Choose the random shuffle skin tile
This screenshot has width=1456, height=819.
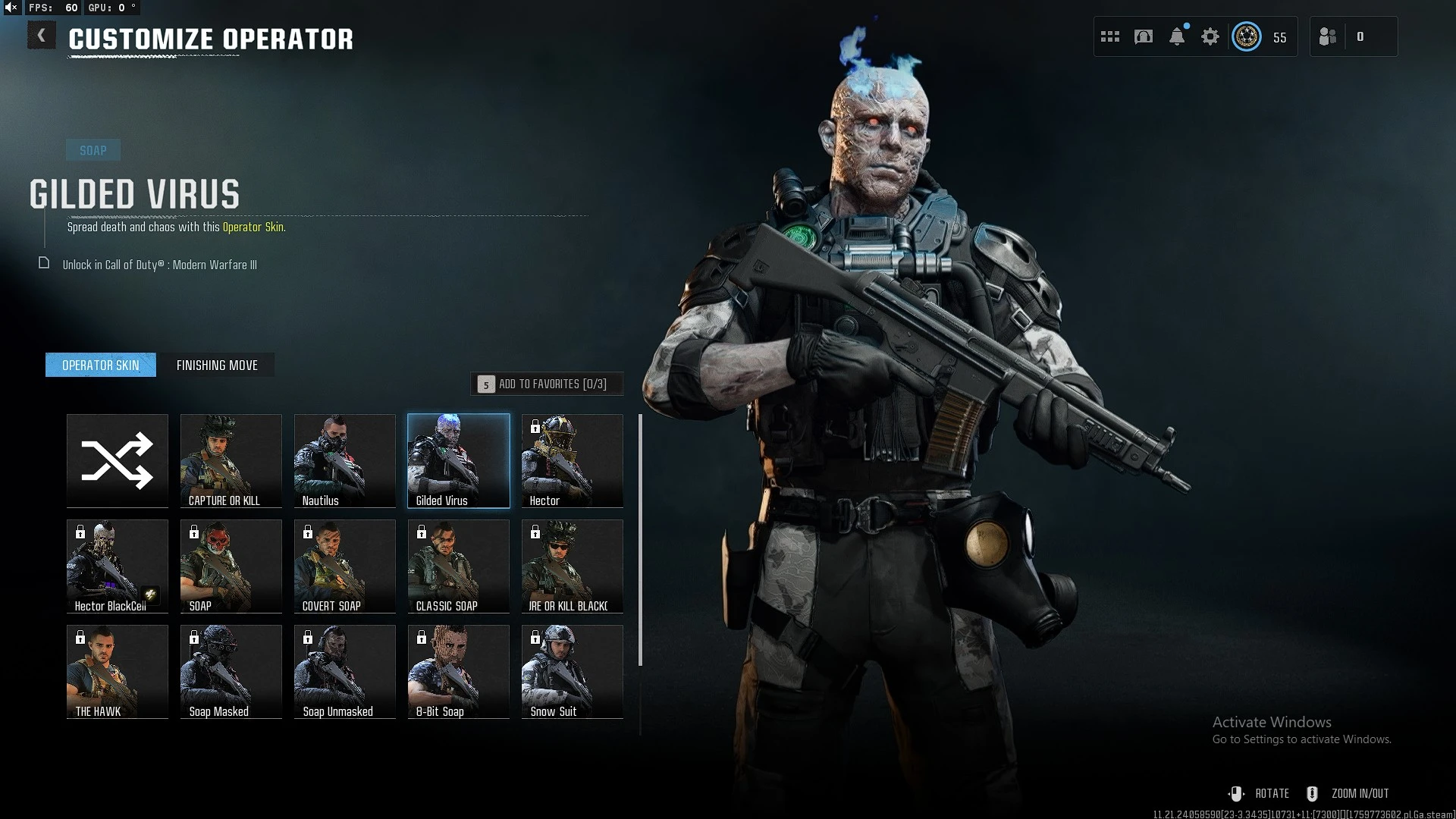click(x=118, y=460)
